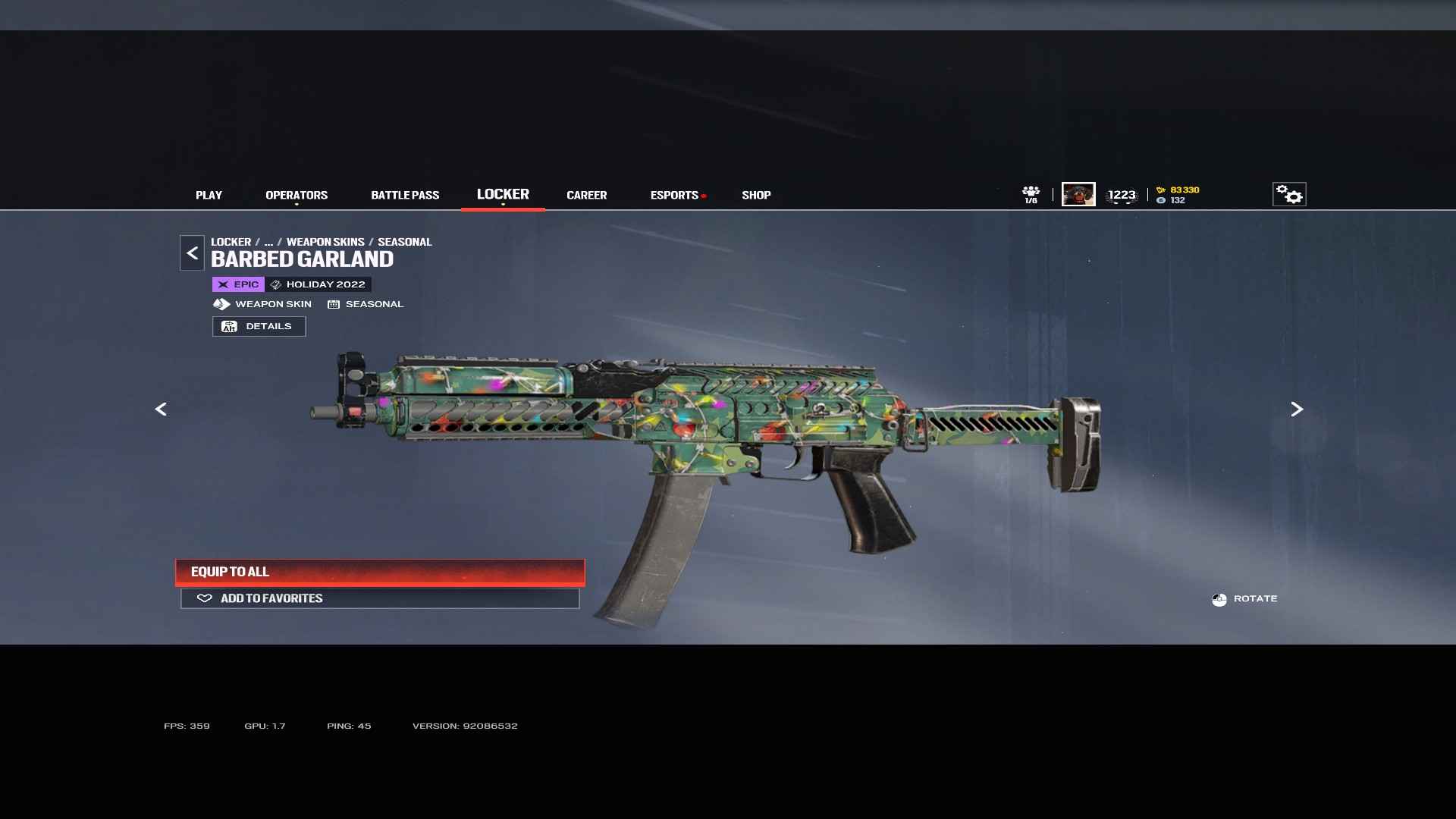The width and height of the screenshot is (1456, 819).
Task: View Barbed Garland skin details
Action: coord(259,326)
